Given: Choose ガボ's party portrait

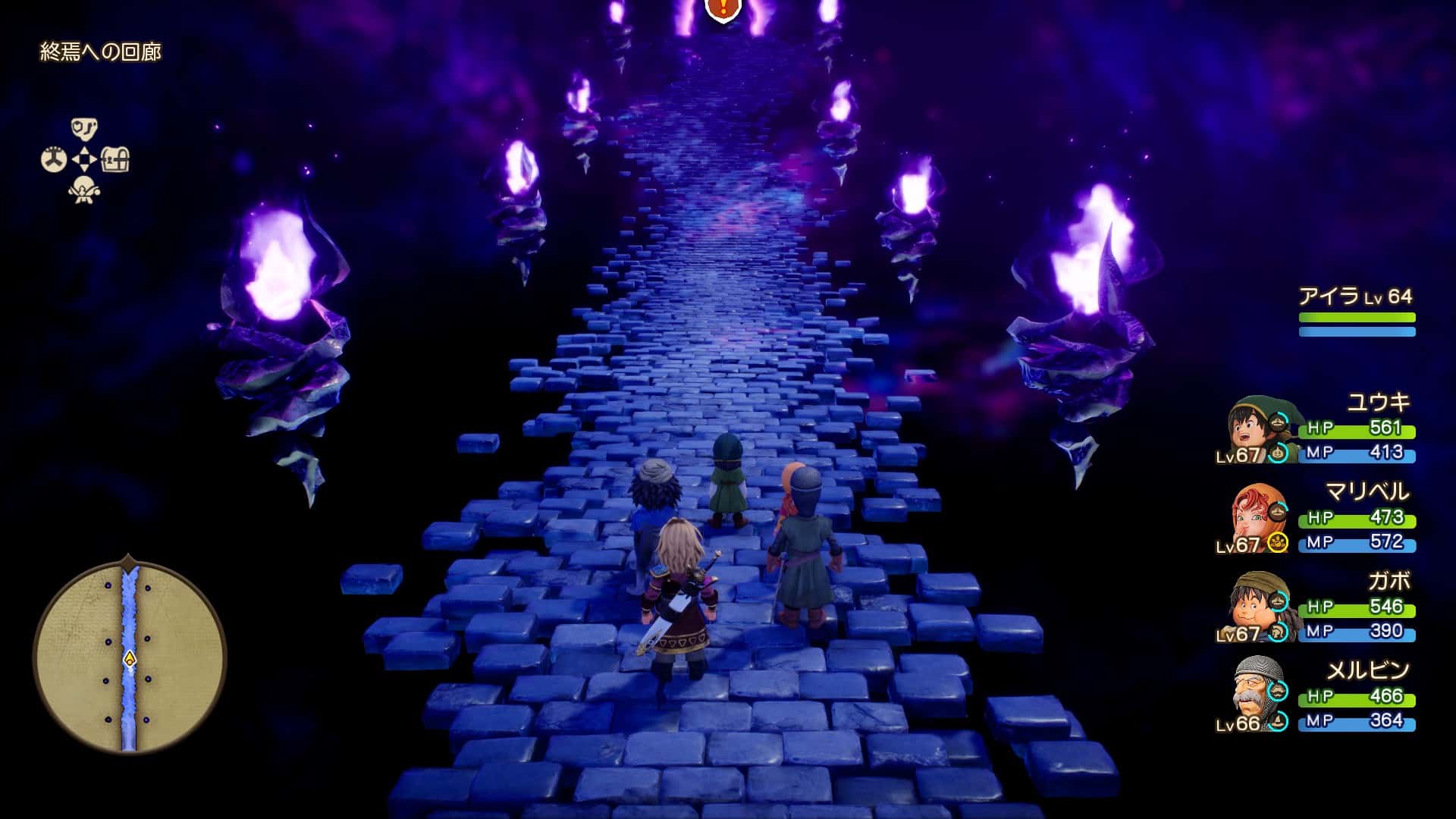Looking at the screenshot, I should point(1255,607).
